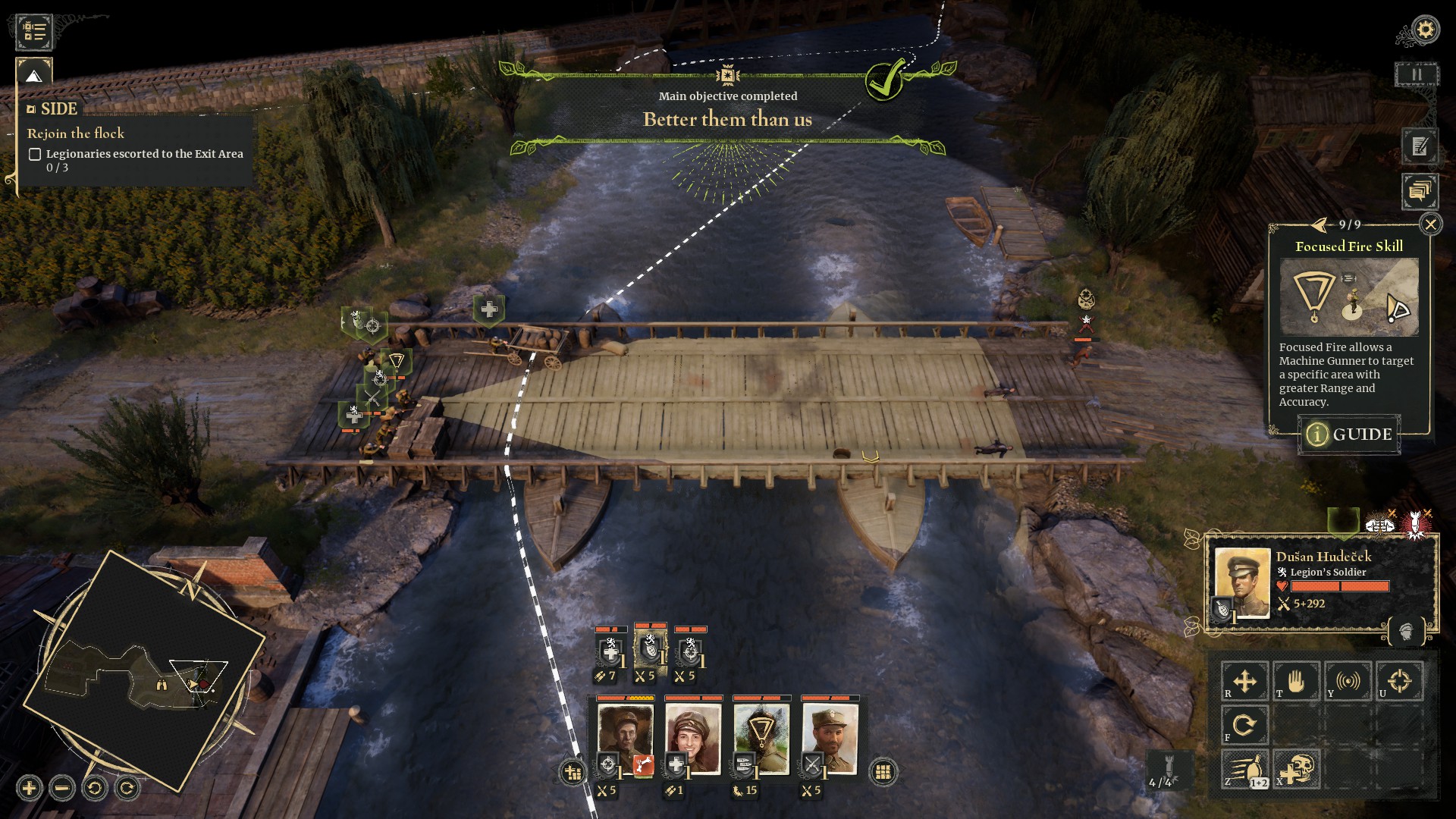Select the bearded officer squad portrait

tap(830, 739)
